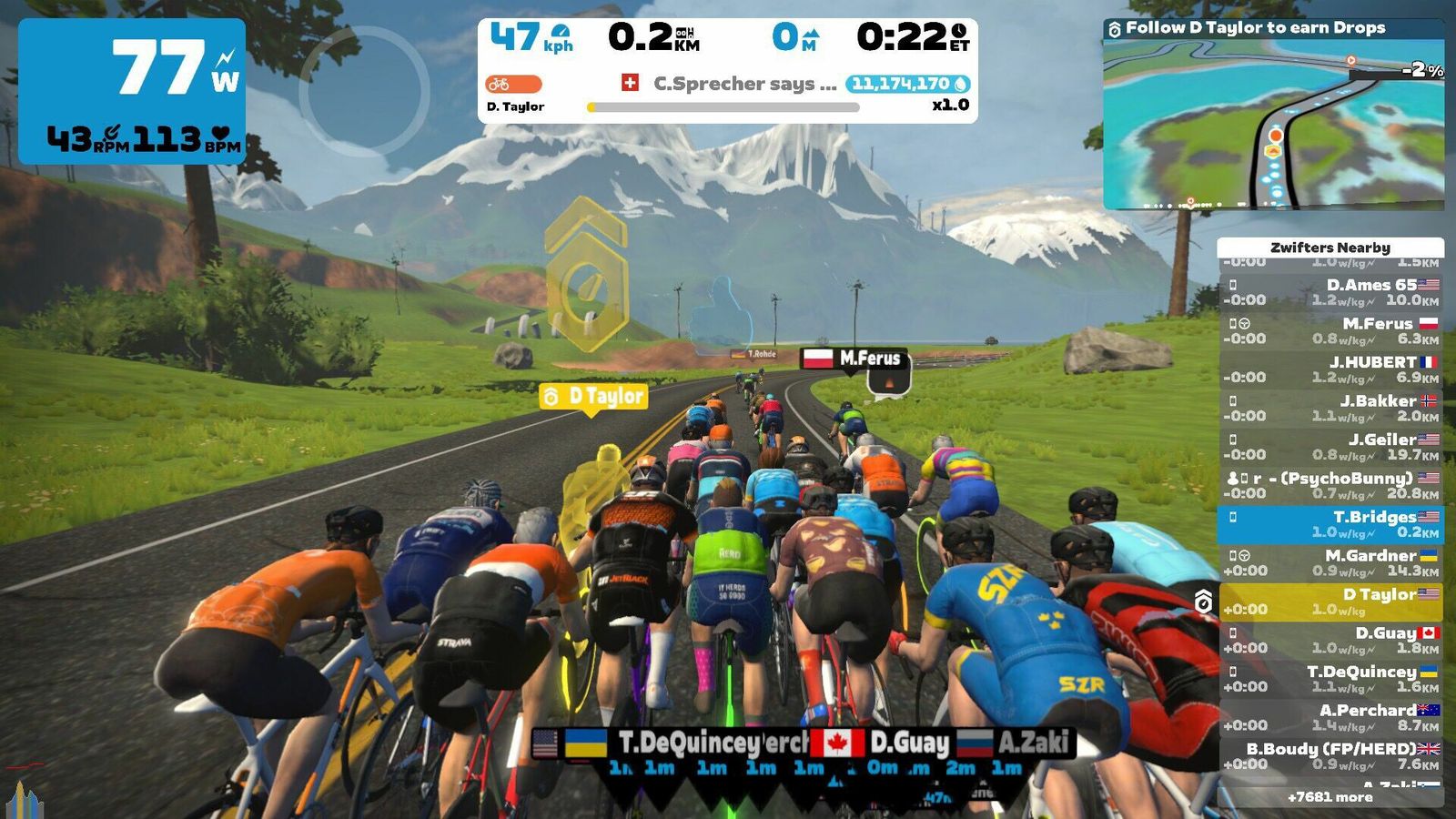Click the orange bike icon above D. Taylor
The width and height of the screenshot is (1456, 819).
513,84
